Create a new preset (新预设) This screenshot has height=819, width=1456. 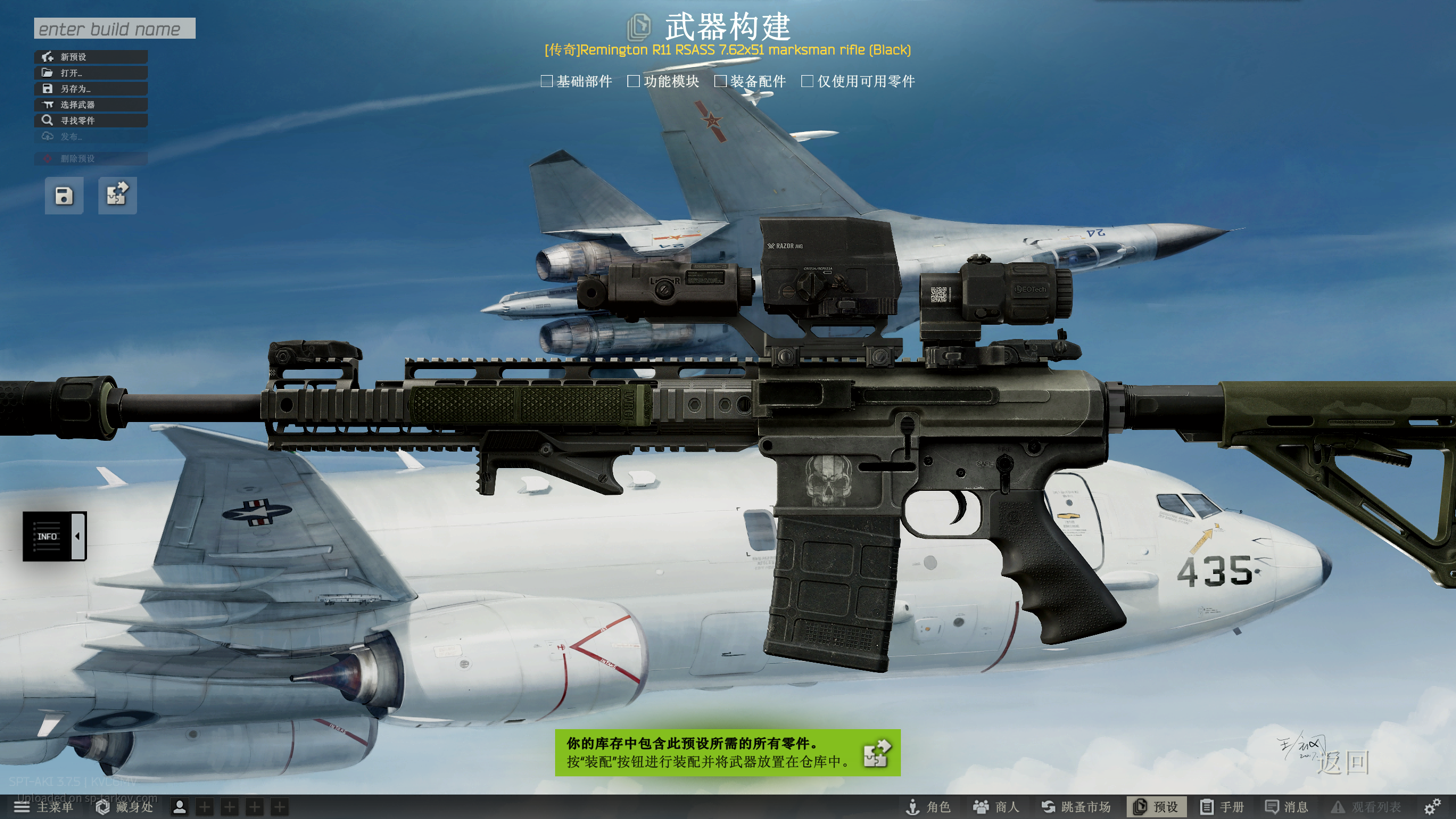[x=91, y=57]
